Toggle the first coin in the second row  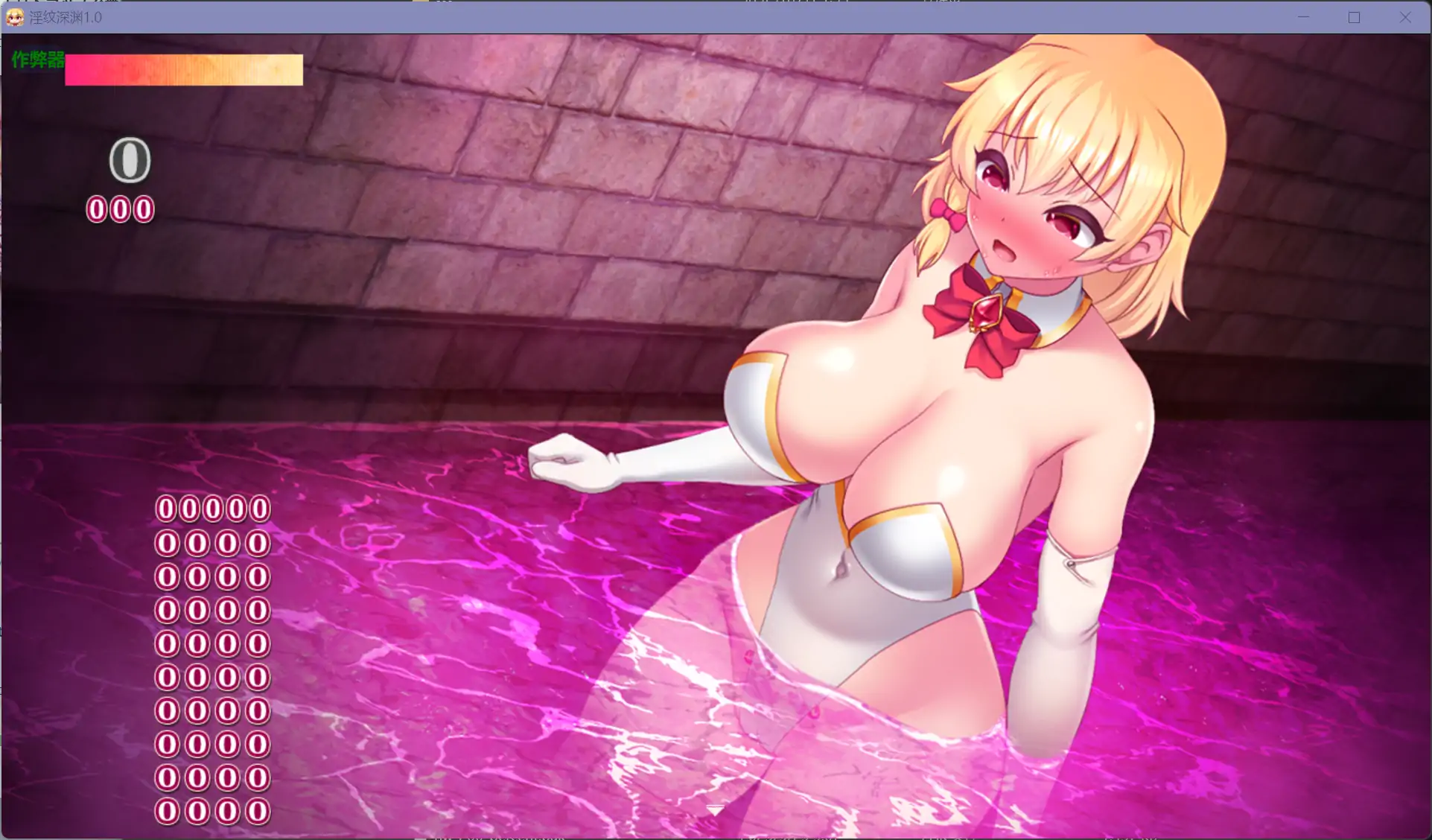[x=165, y=542]
